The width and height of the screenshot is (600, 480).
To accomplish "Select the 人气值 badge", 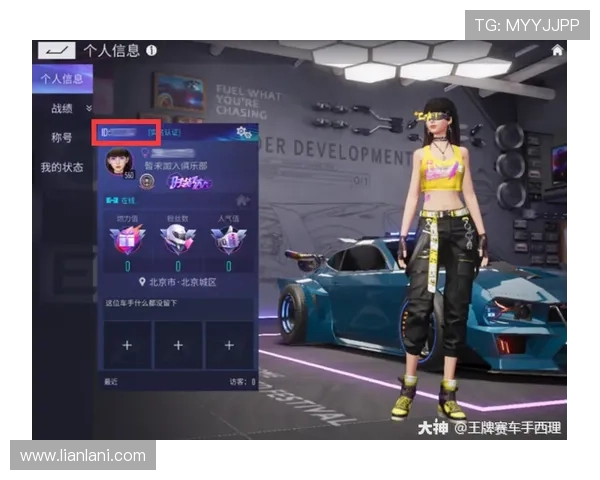I will point(227,241).
